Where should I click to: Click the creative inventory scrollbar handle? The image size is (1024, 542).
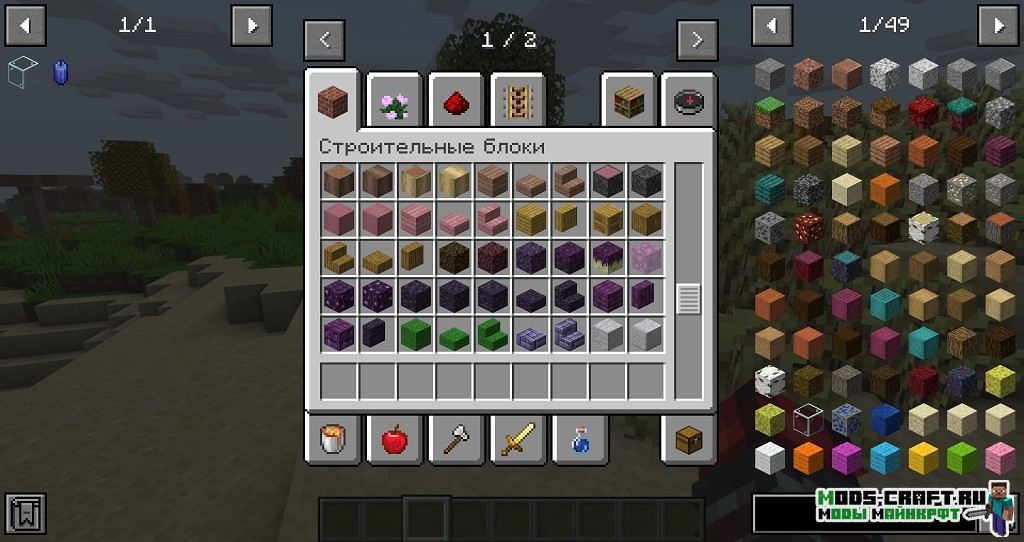(x=688, y=300)
